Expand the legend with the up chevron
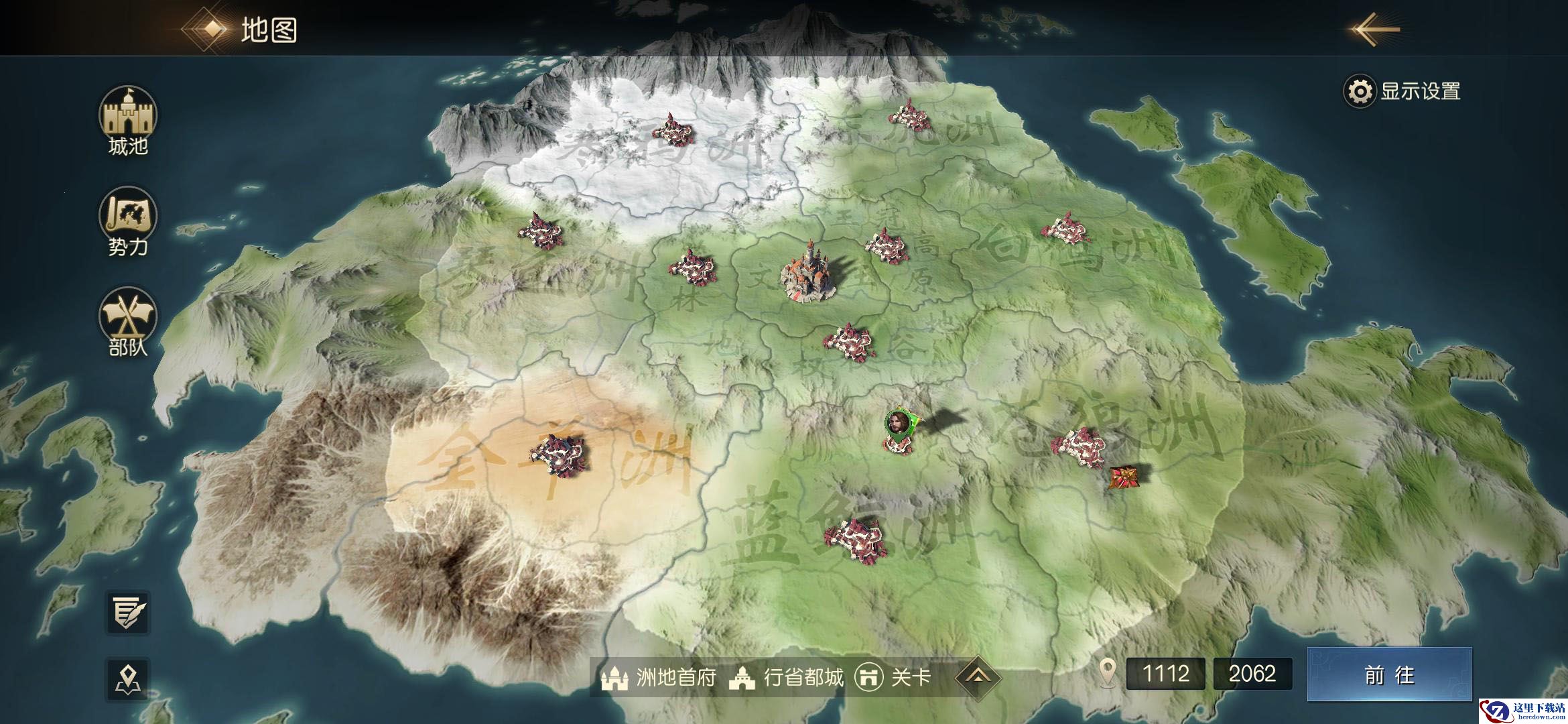This screenshot has width=1568, height=724. [x=978, y=677]
